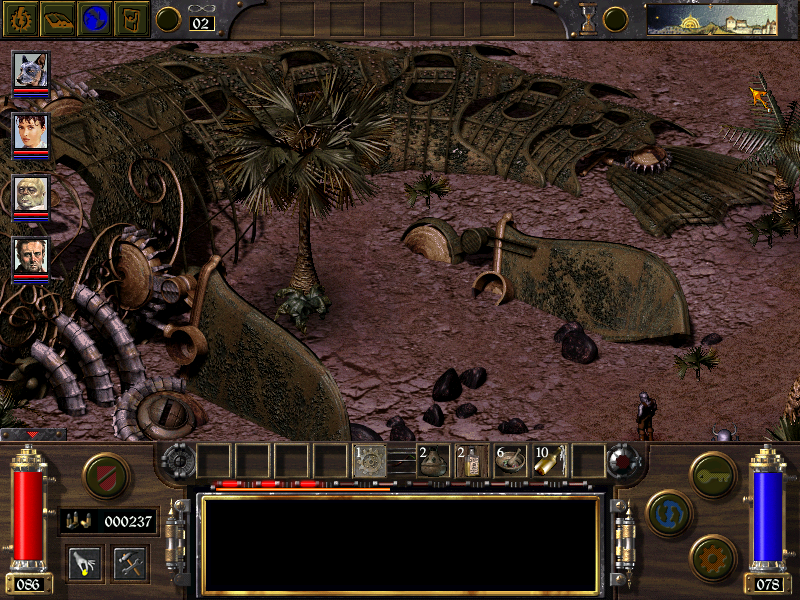This screenshot has width=800, height=600.
Task: Click the blue swirling arrows button
Action: 667,512
